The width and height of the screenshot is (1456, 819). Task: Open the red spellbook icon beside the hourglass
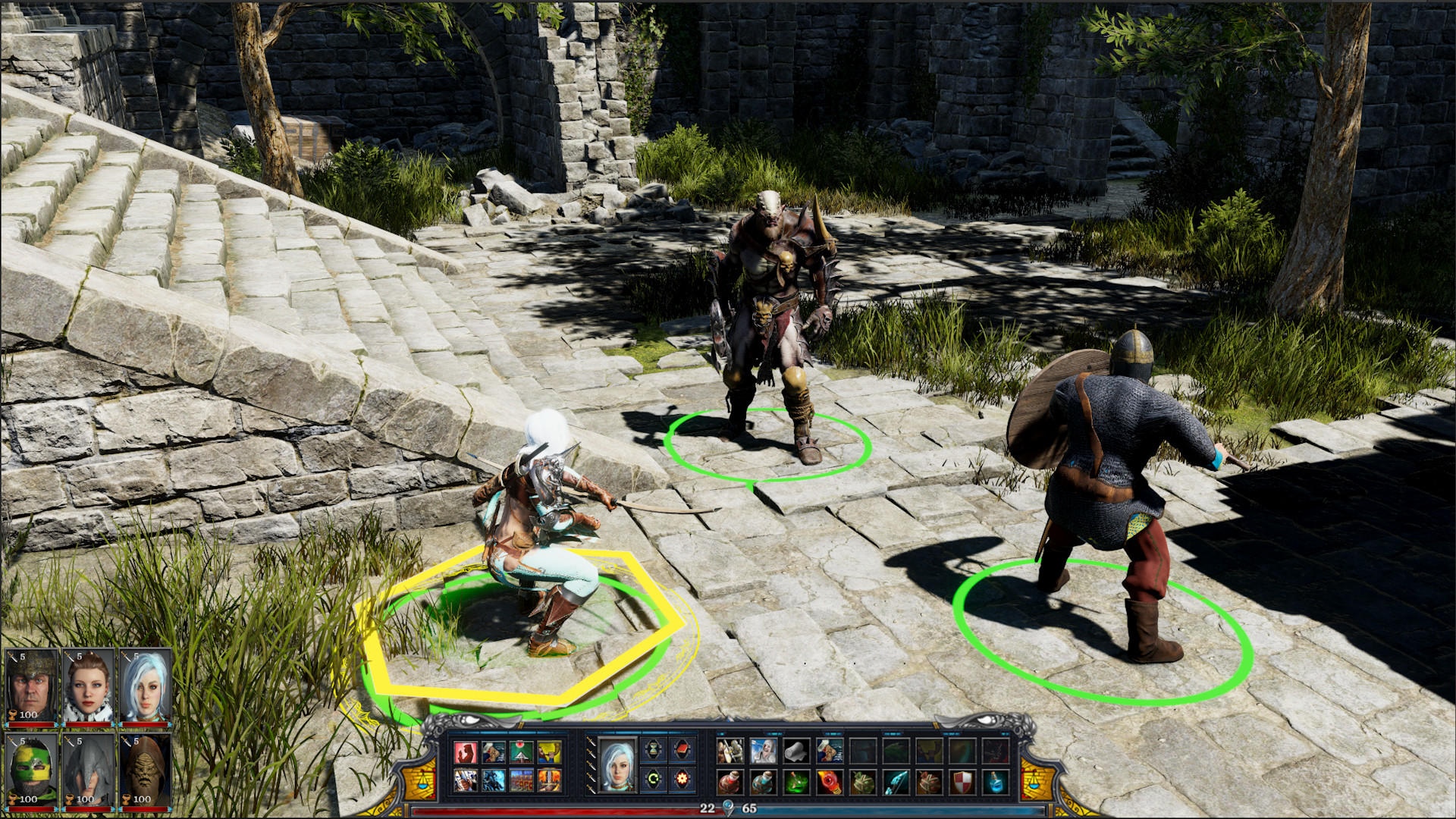pos(681,748)
